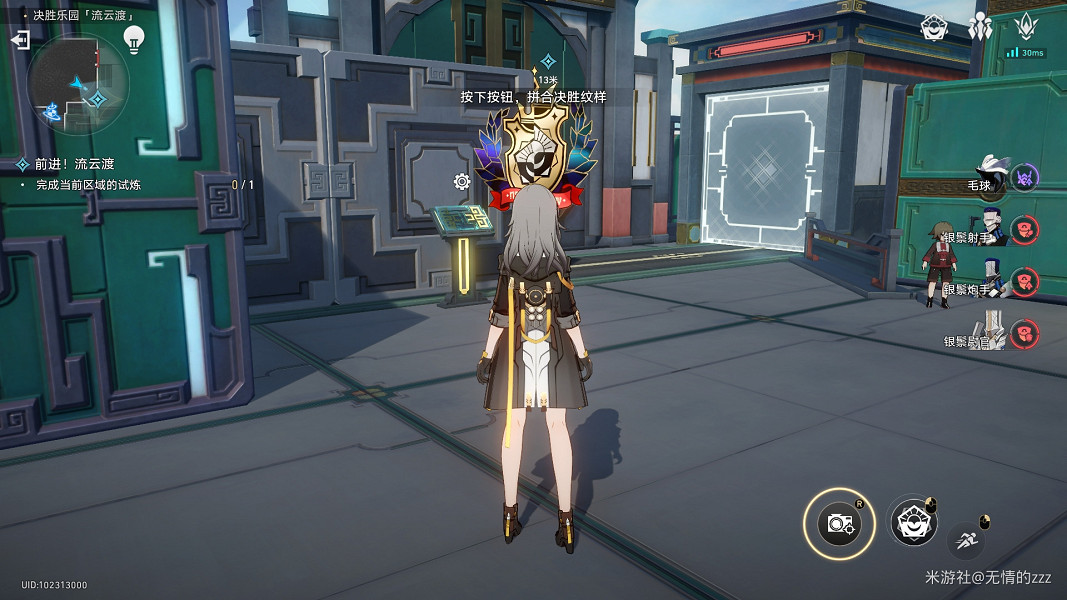Screen dimensions: 1067x600
Task: Click the exit door icon
Action: tap(20, 39)
